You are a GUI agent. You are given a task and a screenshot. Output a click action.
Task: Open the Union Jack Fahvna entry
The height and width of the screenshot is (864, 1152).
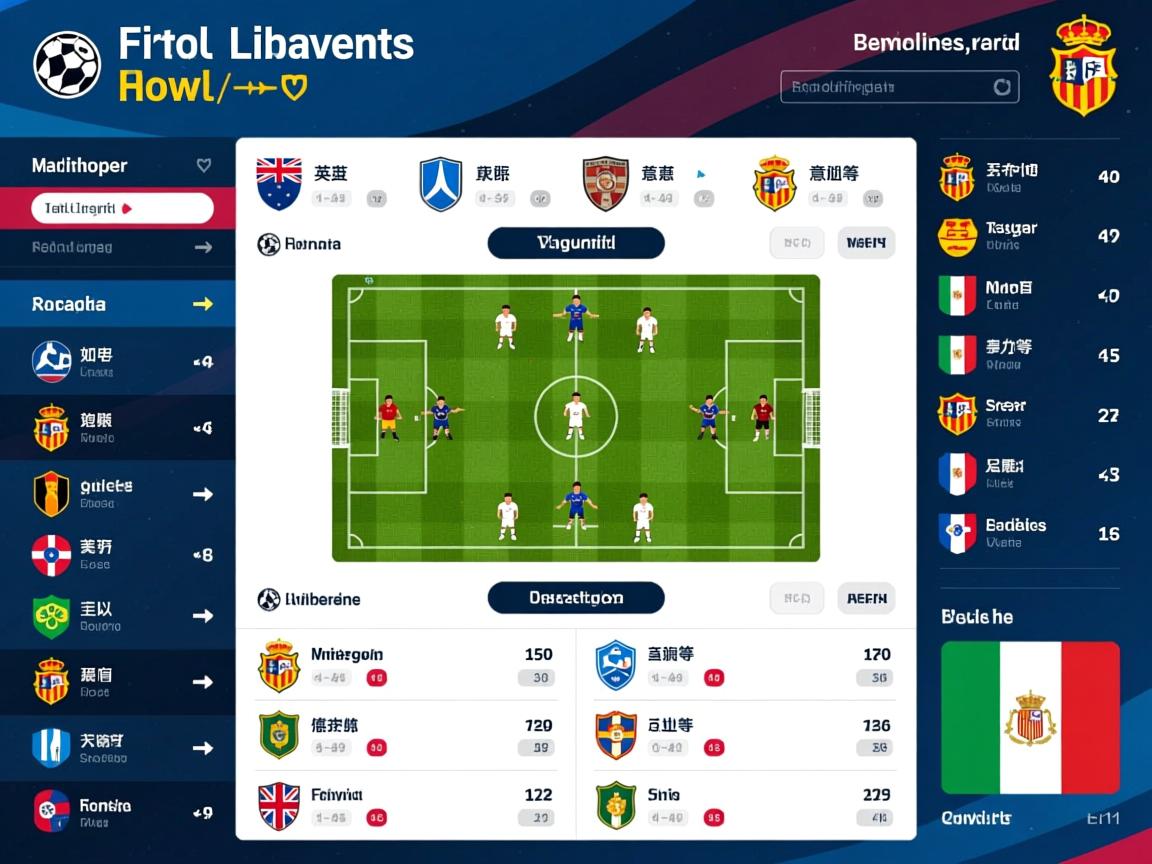coord(406,805)
